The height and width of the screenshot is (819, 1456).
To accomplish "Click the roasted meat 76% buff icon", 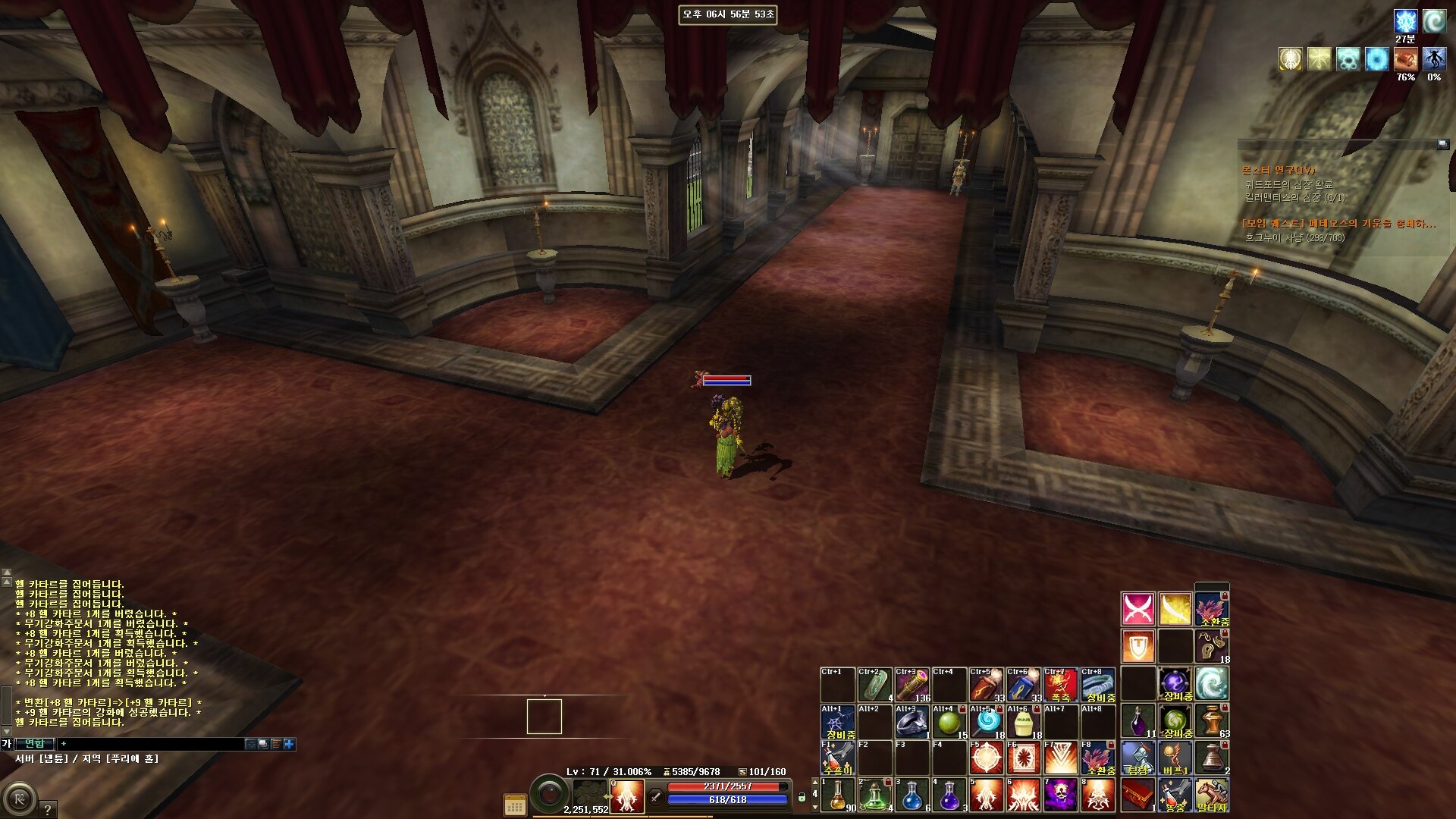I will coord(1405,59).
